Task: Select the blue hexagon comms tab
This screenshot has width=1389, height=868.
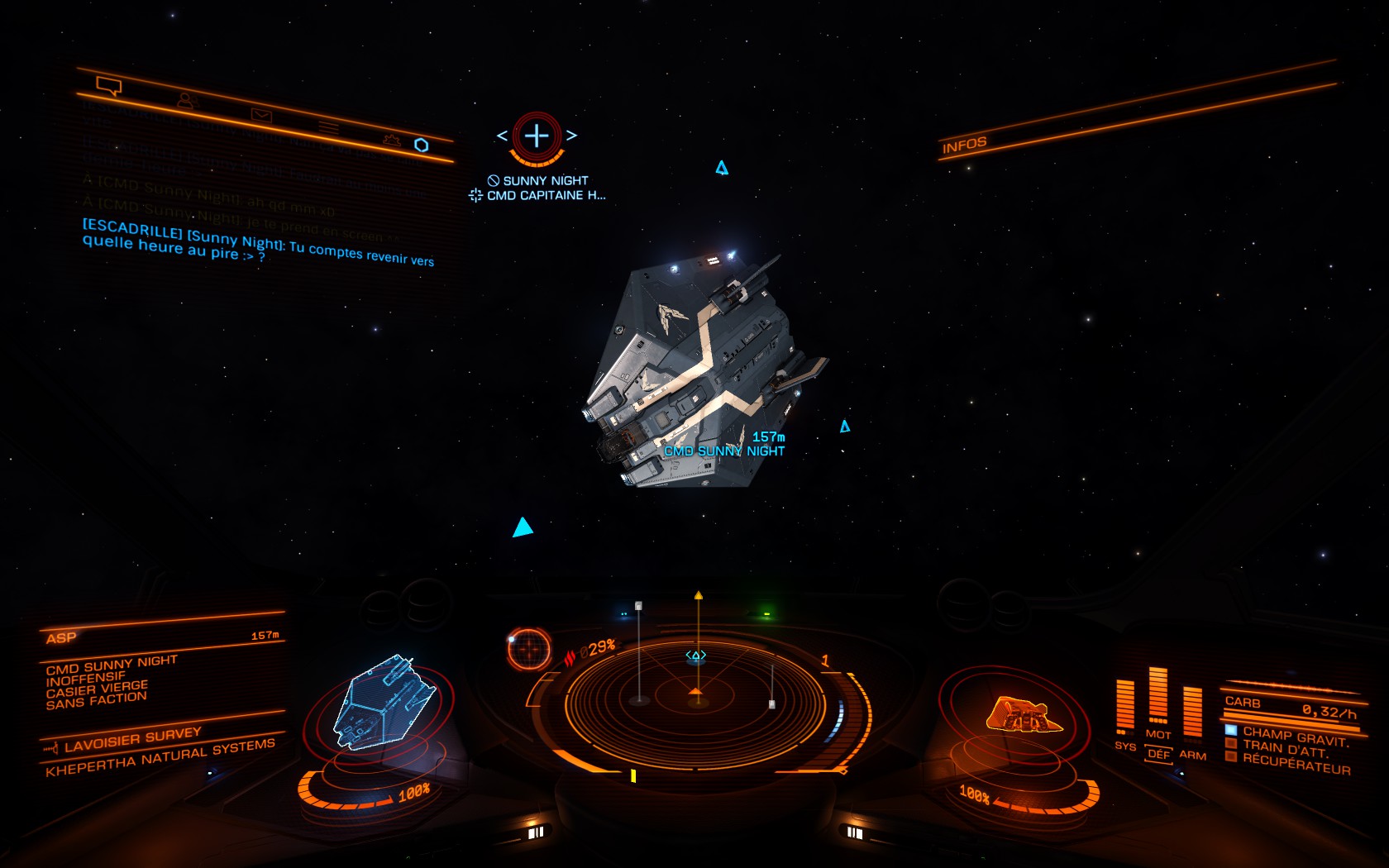Action: click(x=422, y=145)
